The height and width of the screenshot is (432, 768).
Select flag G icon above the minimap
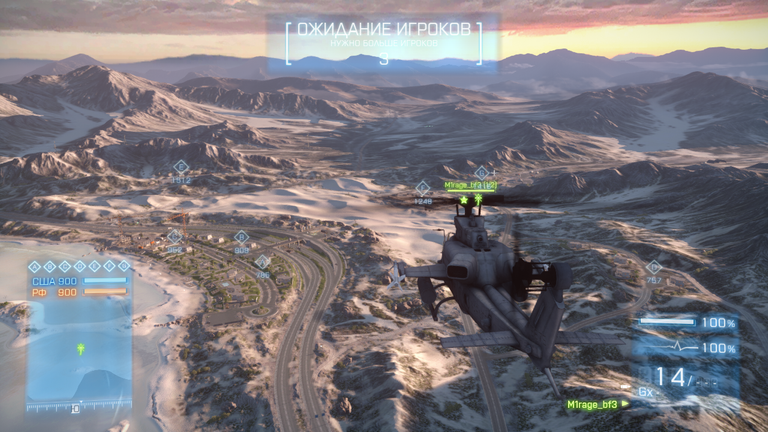coord(124,266)
